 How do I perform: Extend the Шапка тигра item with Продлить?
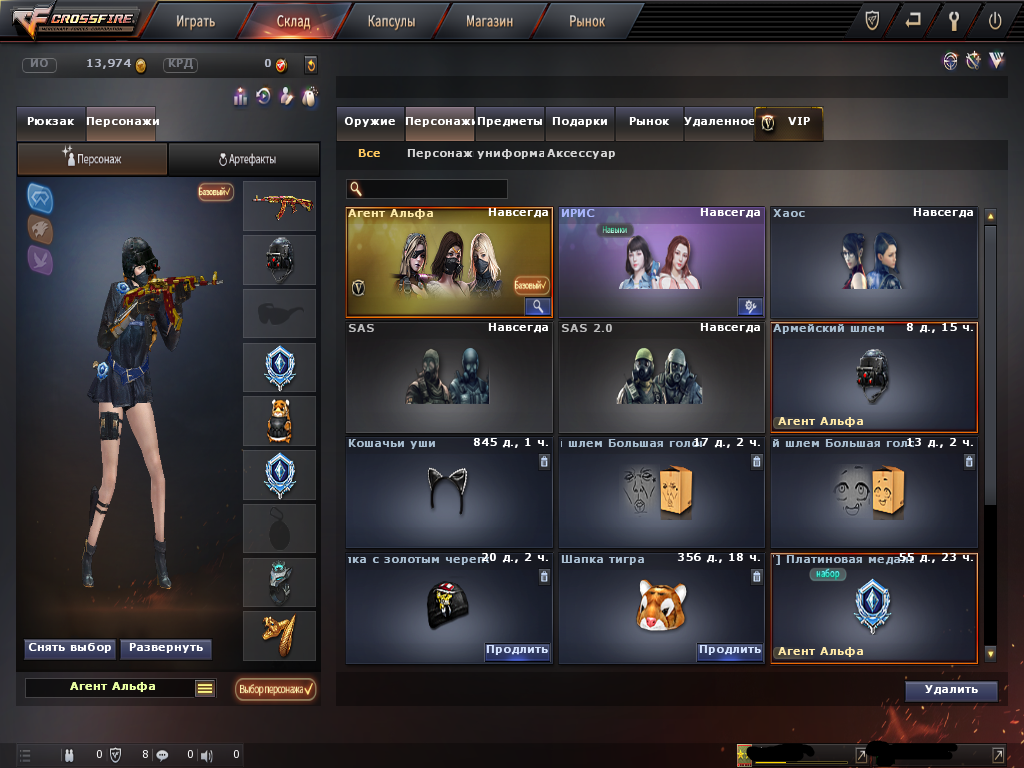729,650
